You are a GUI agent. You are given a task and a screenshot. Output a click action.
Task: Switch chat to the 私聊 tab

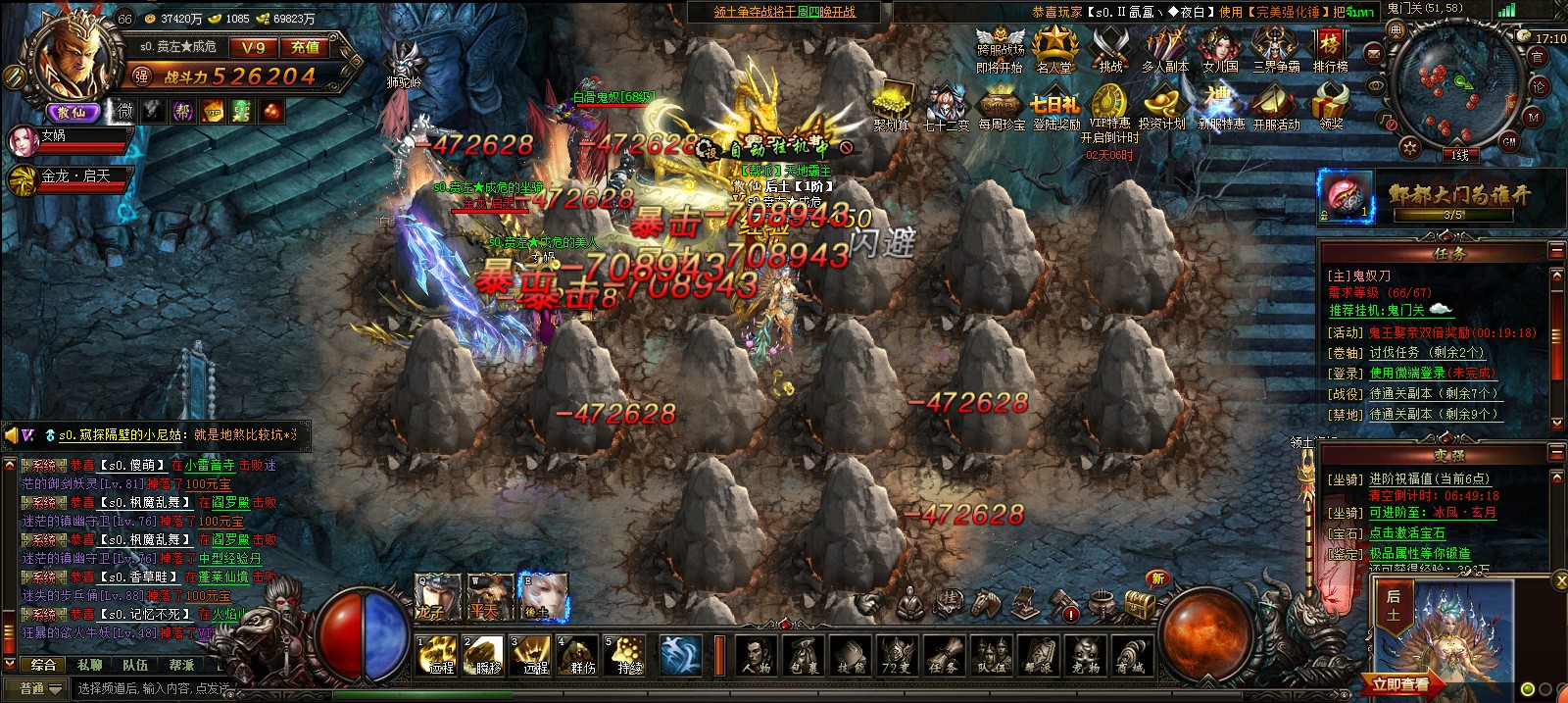tap(89, 665)
